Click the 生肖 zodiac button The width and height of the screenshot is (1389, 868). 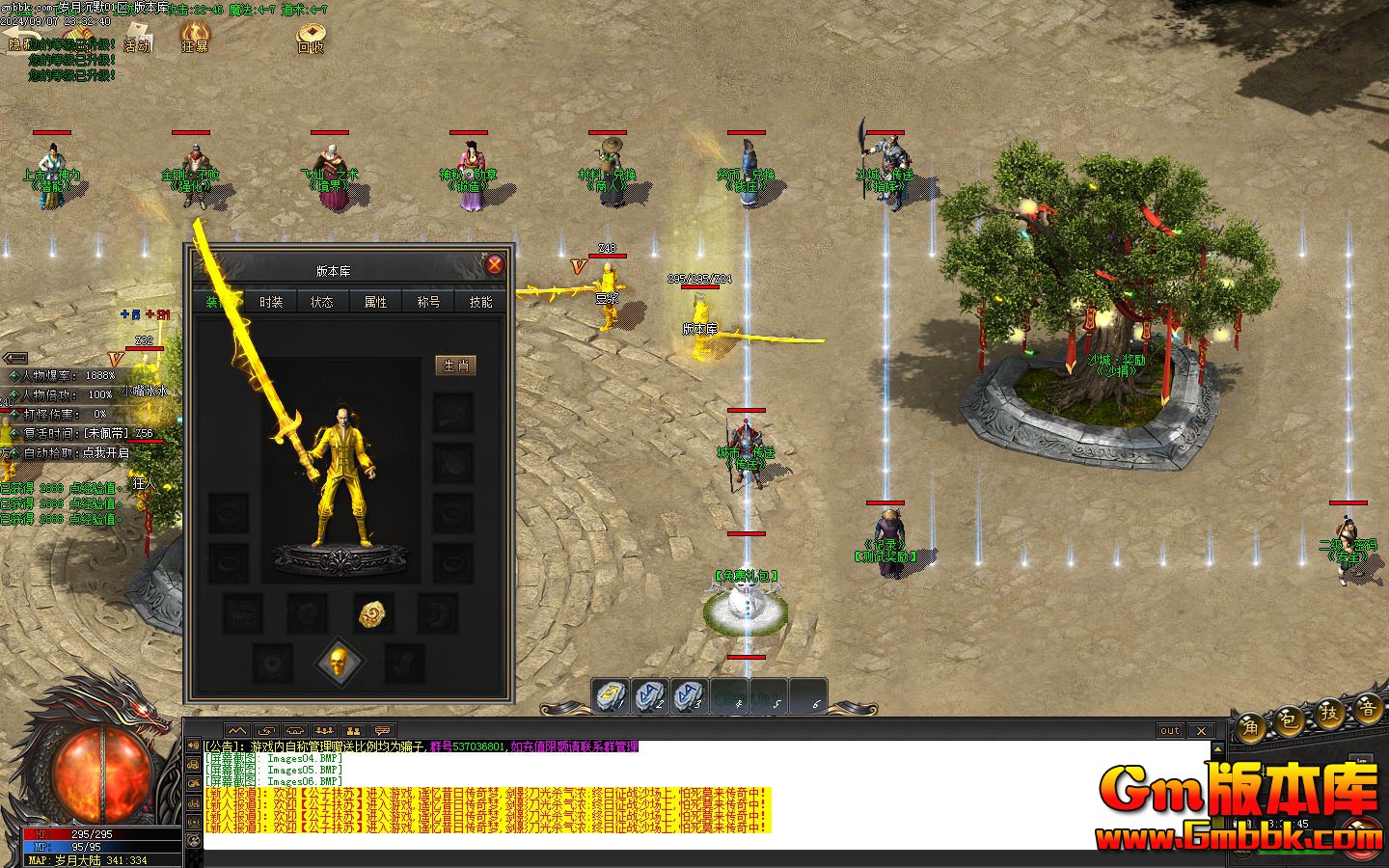(x=455, y=366)
